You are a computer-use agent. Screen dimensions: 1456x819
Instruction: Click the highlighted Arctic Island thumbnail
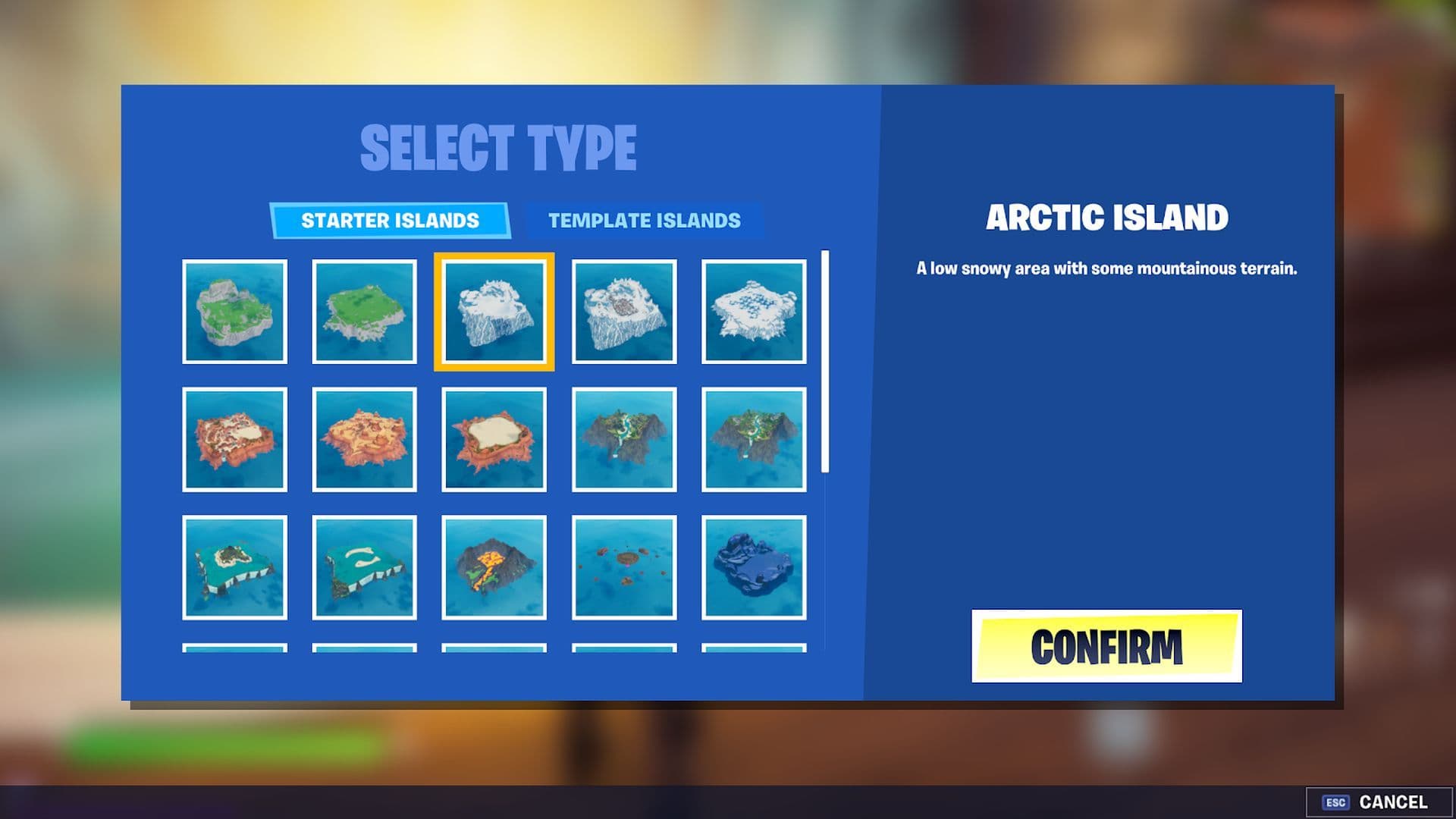pos(493,311)
